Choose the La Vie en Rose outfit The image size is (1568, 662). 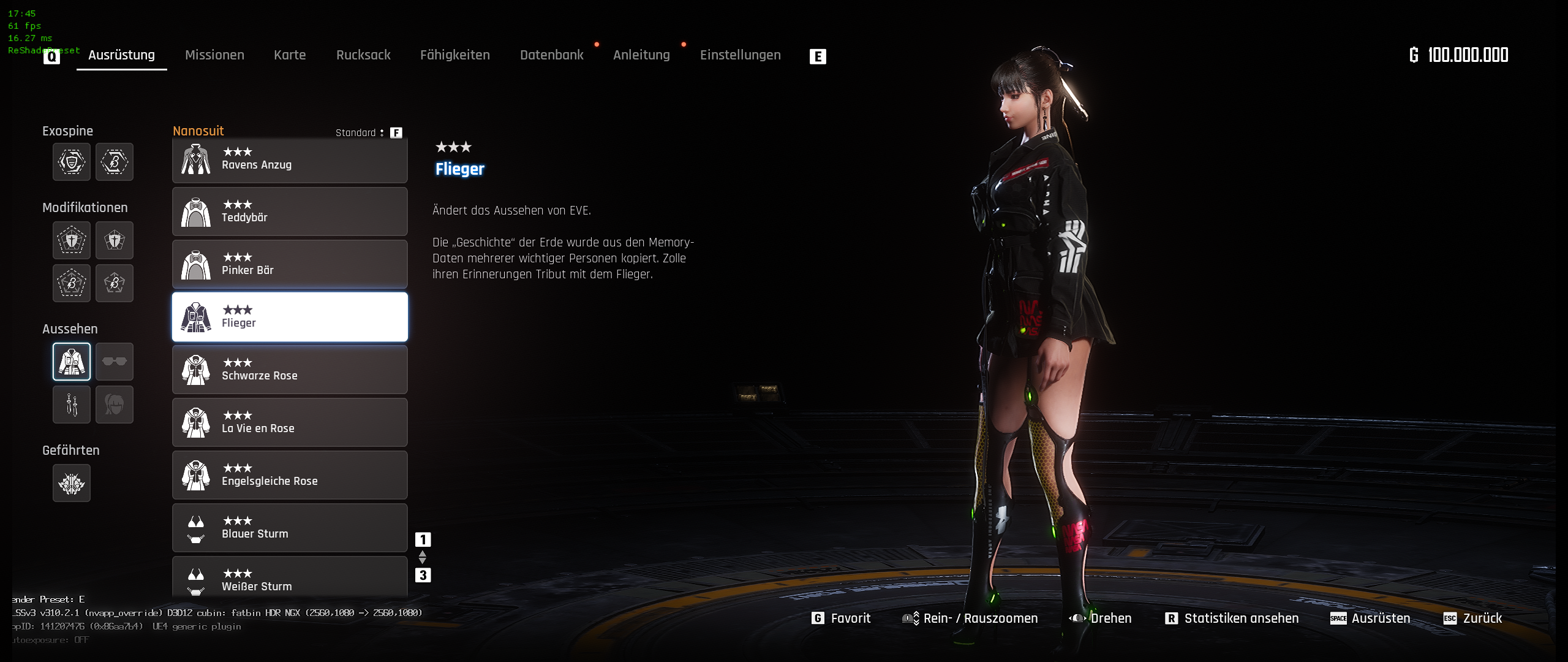[290, 422]
